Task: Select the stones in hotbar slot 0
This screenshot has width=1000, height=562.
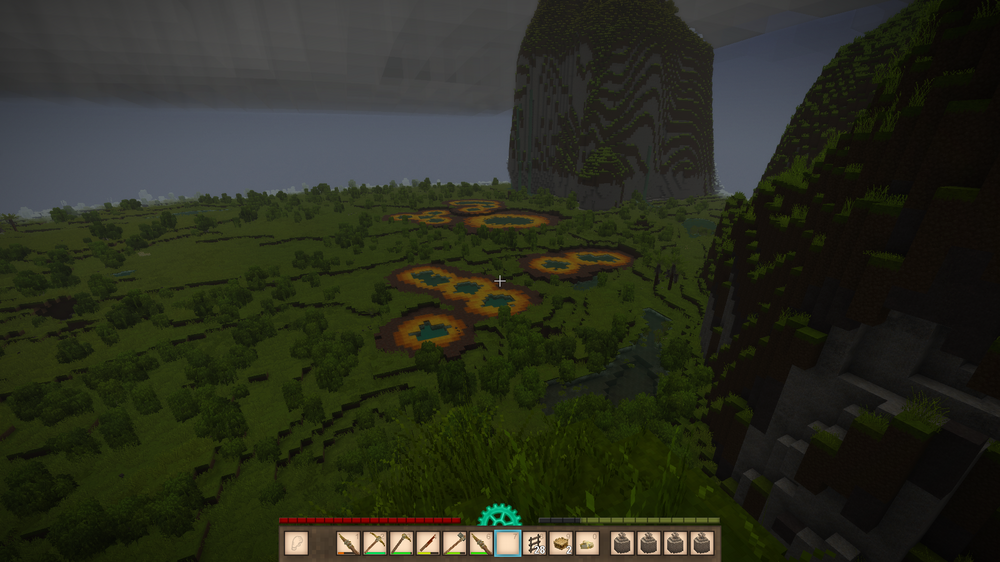Action: click(x=588, y=543)
